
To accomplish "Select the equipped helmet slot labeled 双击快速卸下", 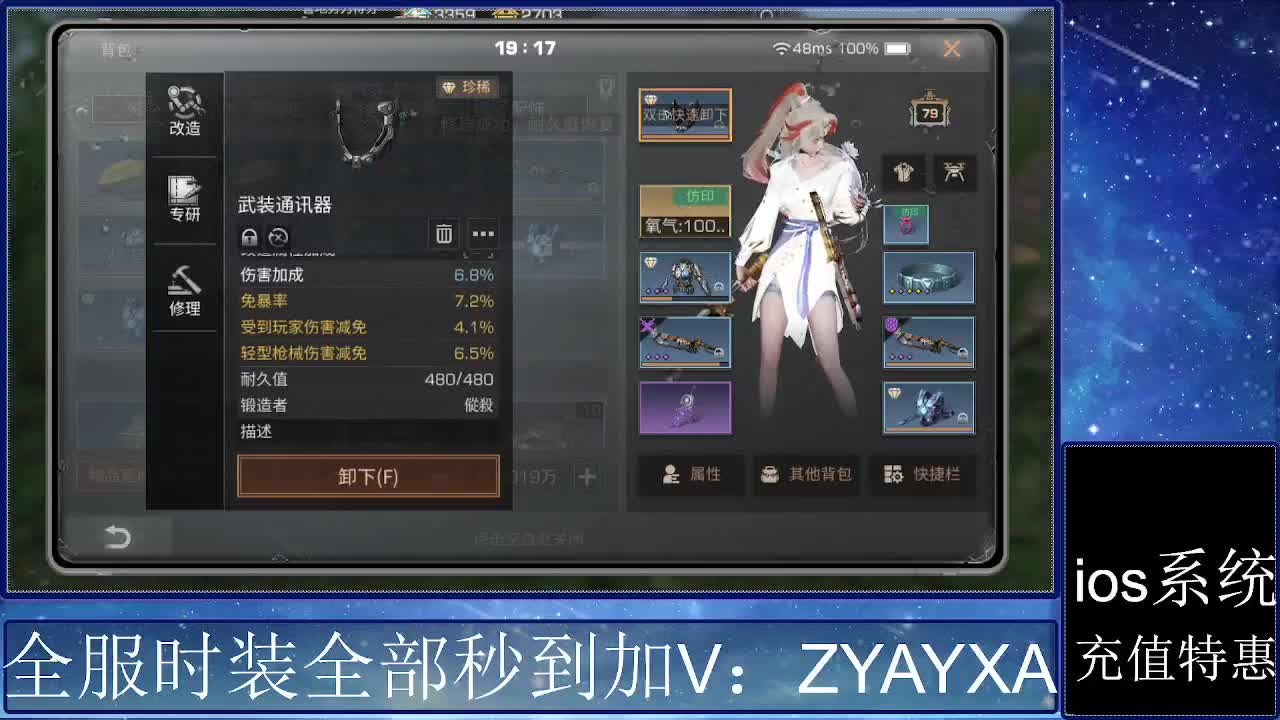I will coord(685,115).
